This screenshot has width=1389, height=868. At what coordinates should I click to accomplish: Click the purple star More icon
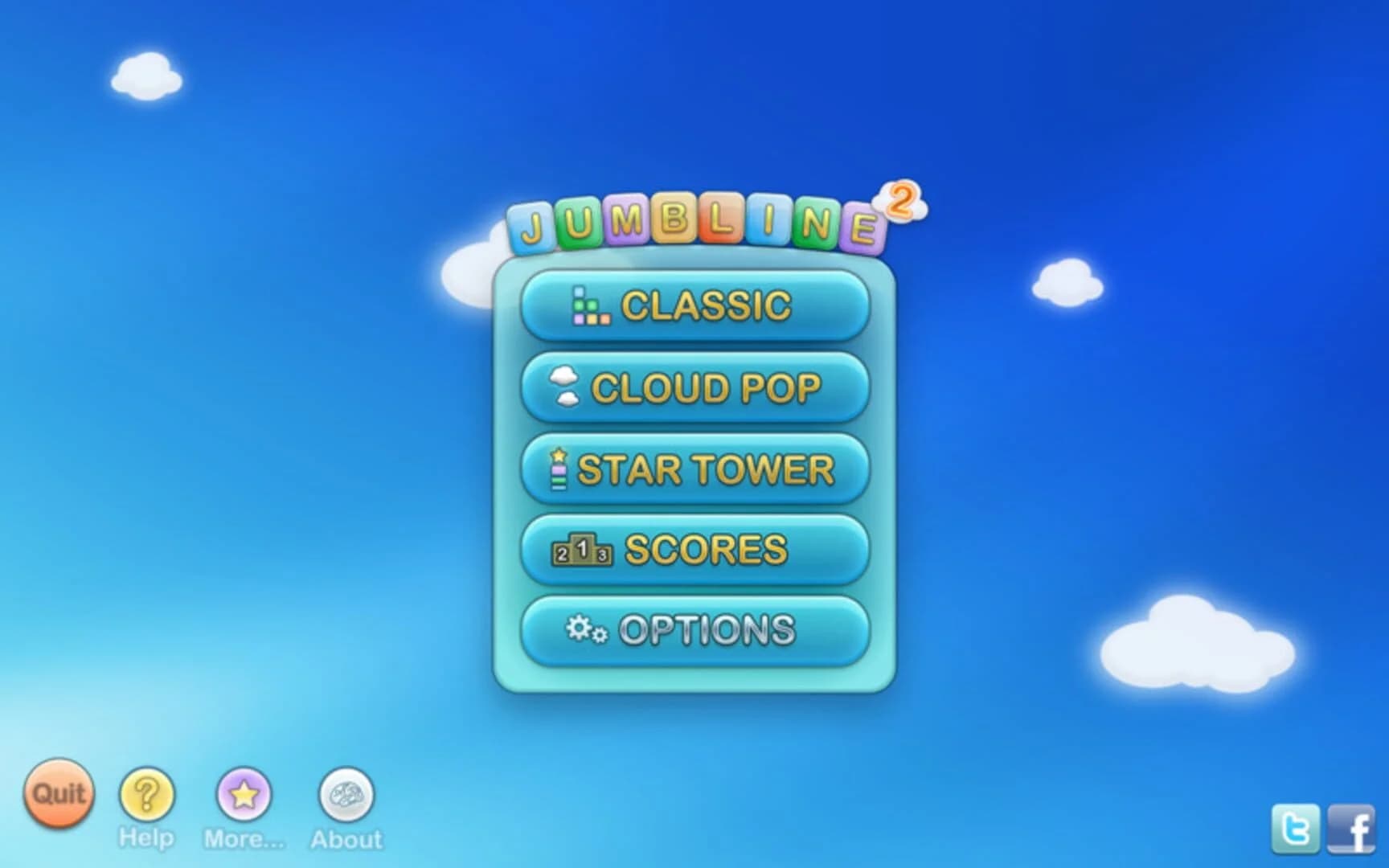pyautogui.click(x=245, y=796)
